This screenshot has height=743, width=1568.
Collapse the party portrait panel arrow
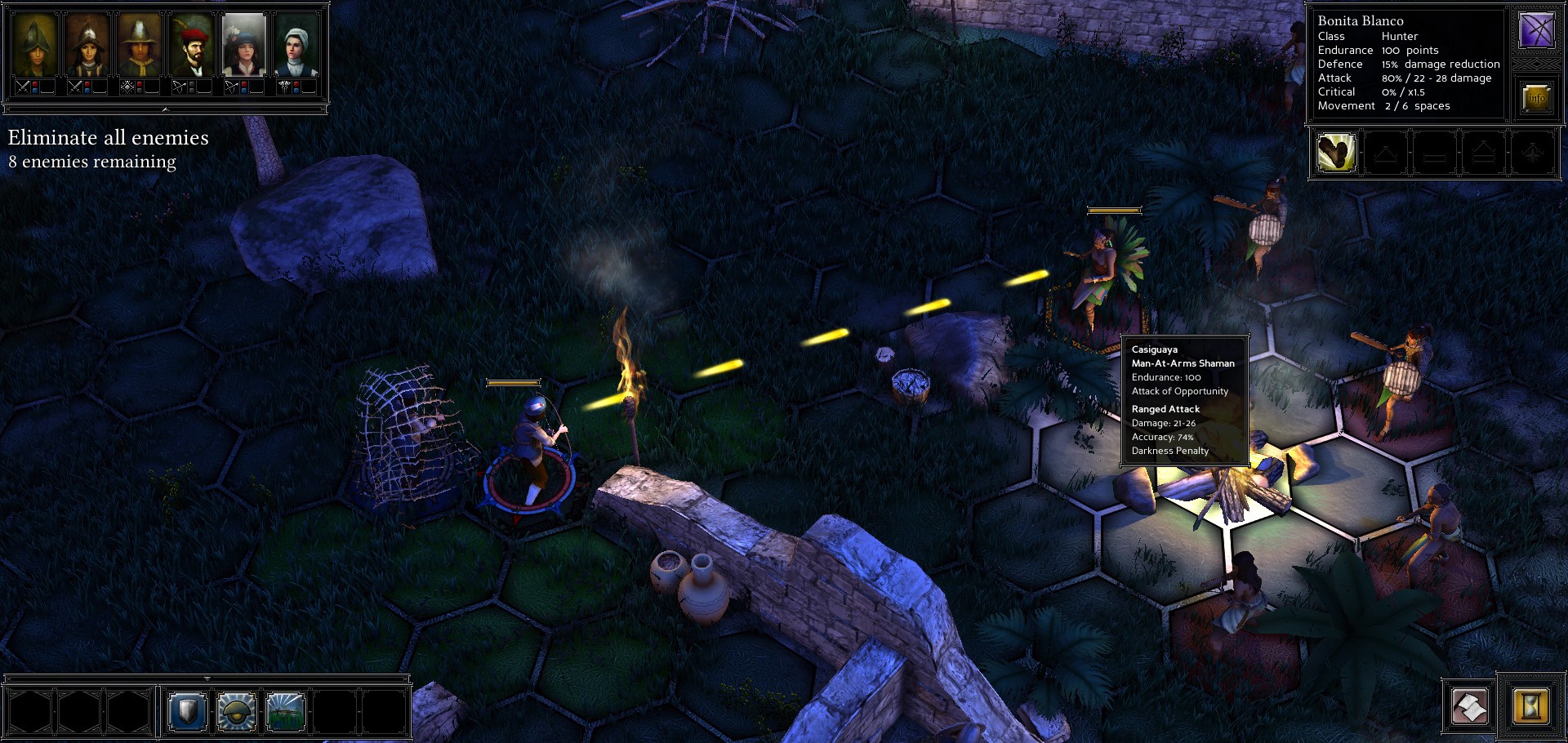[165, 109]
